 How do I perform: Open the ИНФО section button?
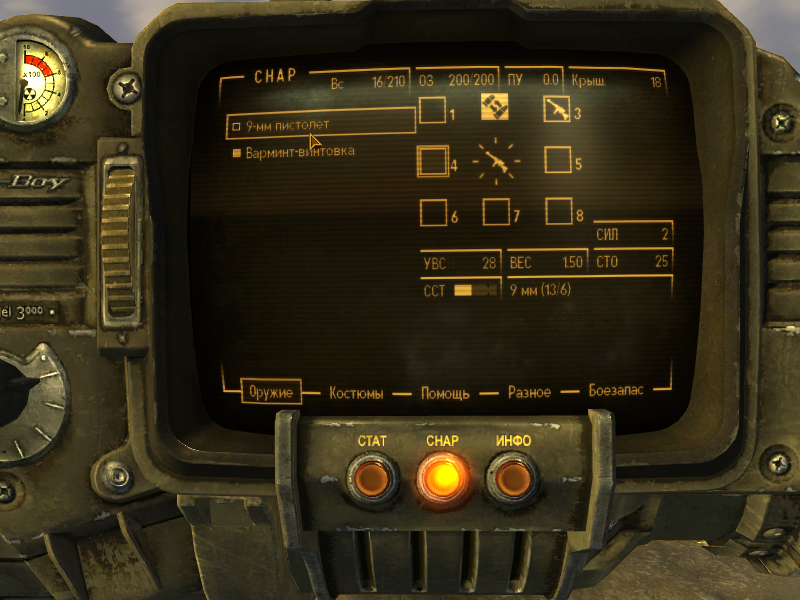pyautogui.click(x=513, y=479)
